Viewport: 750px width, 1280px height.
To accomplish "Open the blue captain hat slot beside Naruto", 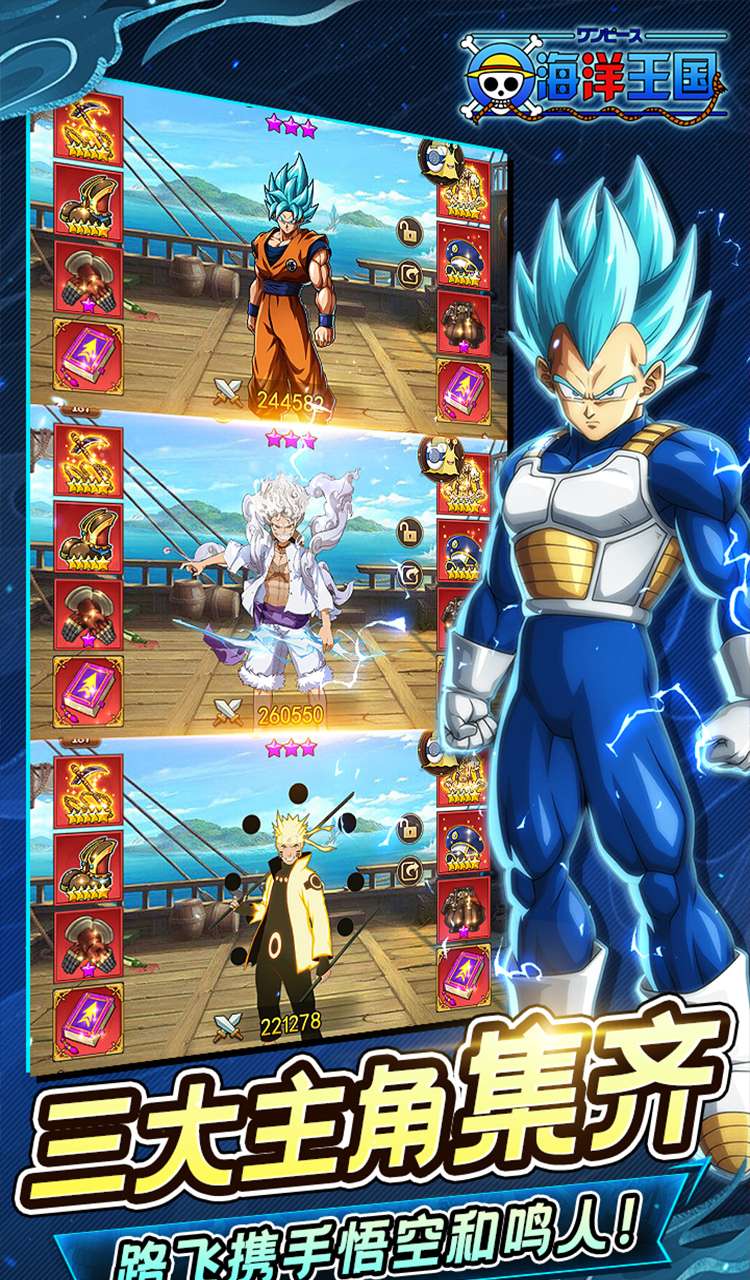I will pyautogui.click(x=463, y=838).
